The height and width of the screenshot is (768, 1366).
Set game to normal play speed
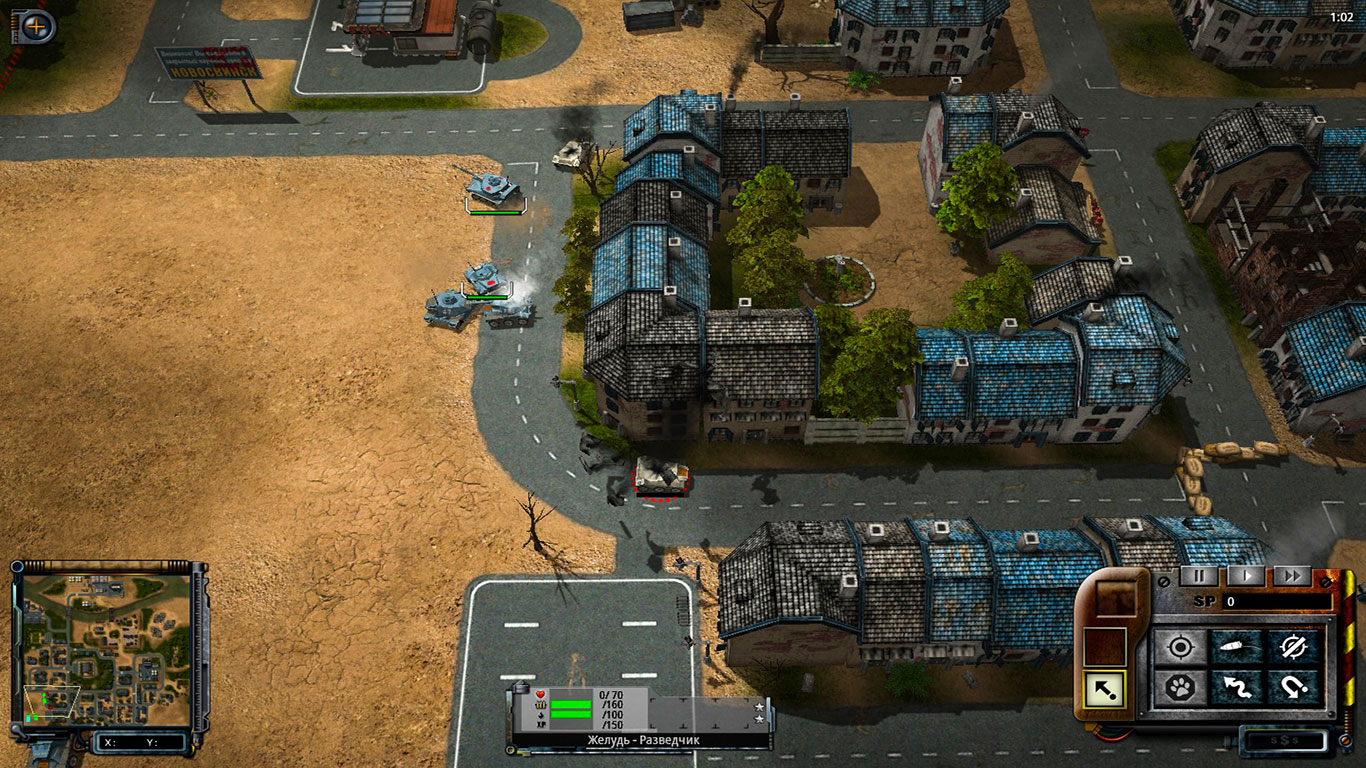coord(1246,576)
